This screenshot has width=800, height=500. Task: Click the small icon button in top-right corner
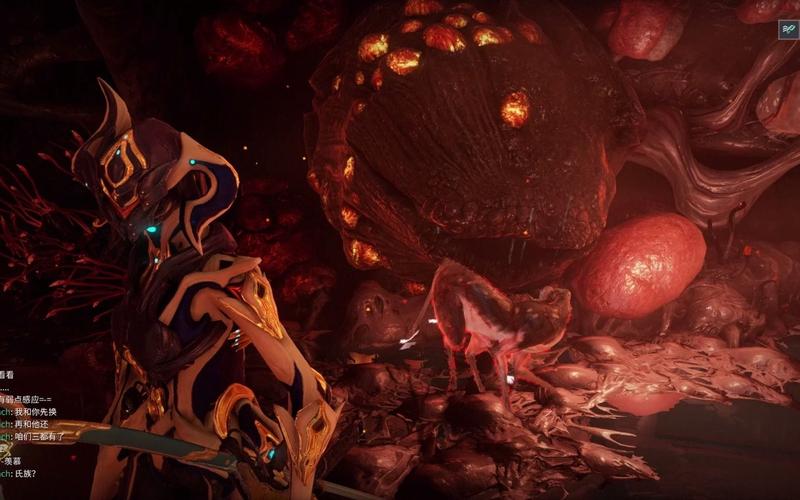click(788, 30)
